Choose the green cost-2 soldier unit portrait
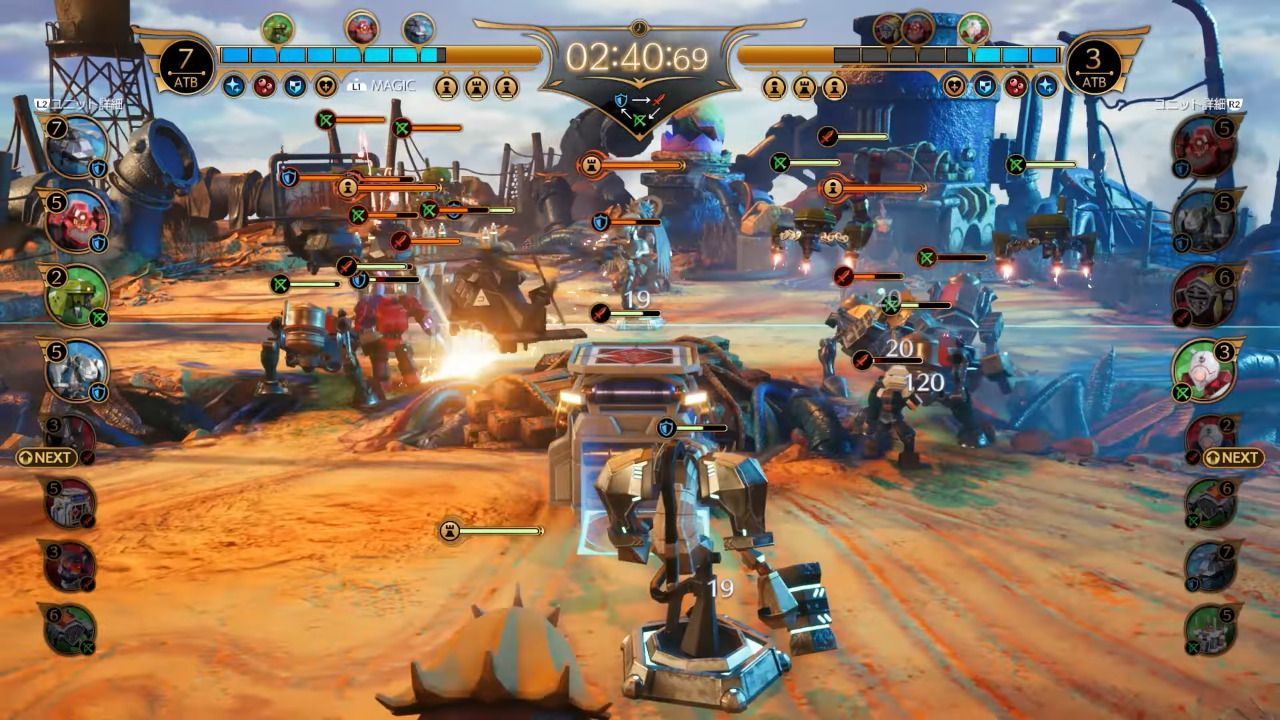 (x=73, y=294)
